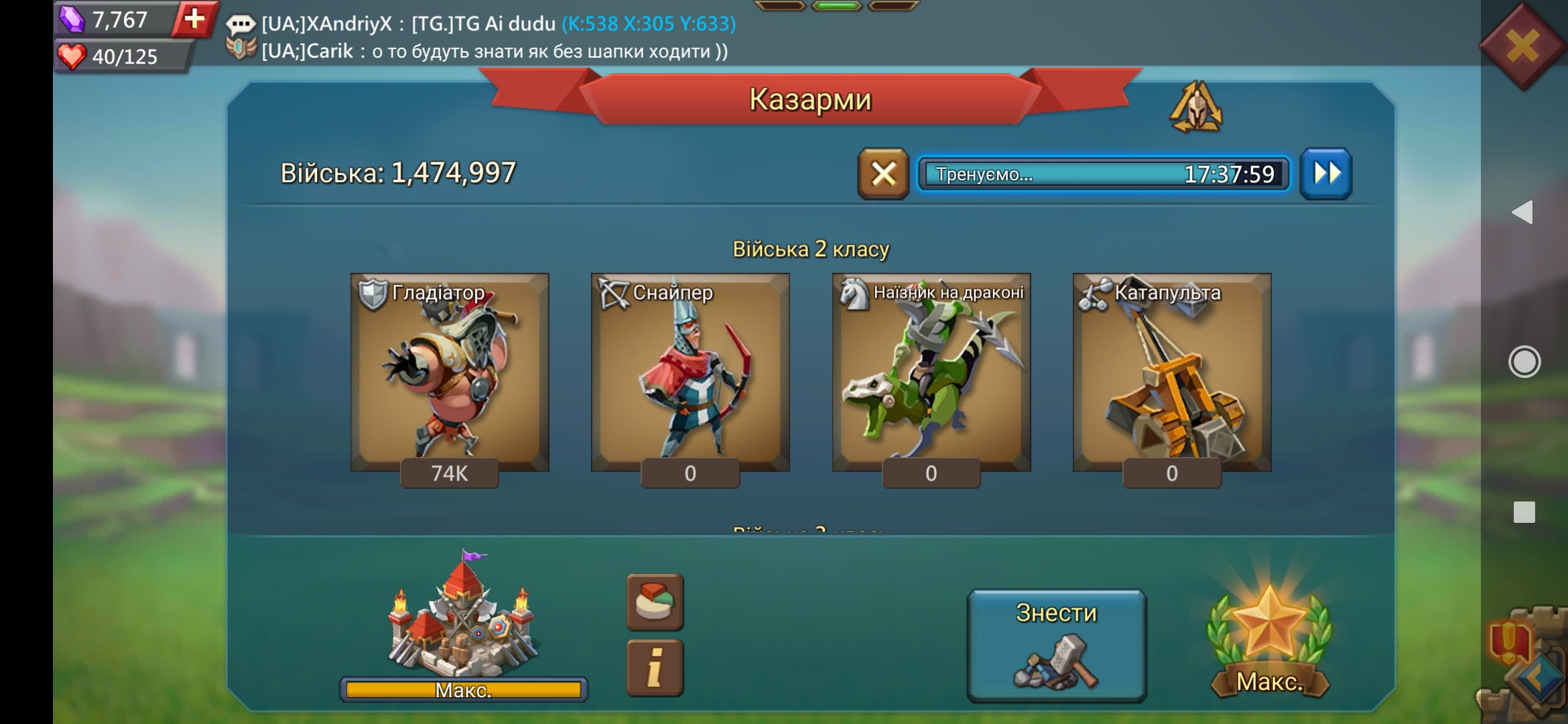Select the Катапульта siege card
This screenshot has height=724, width=1568.
click(1172, 373)
